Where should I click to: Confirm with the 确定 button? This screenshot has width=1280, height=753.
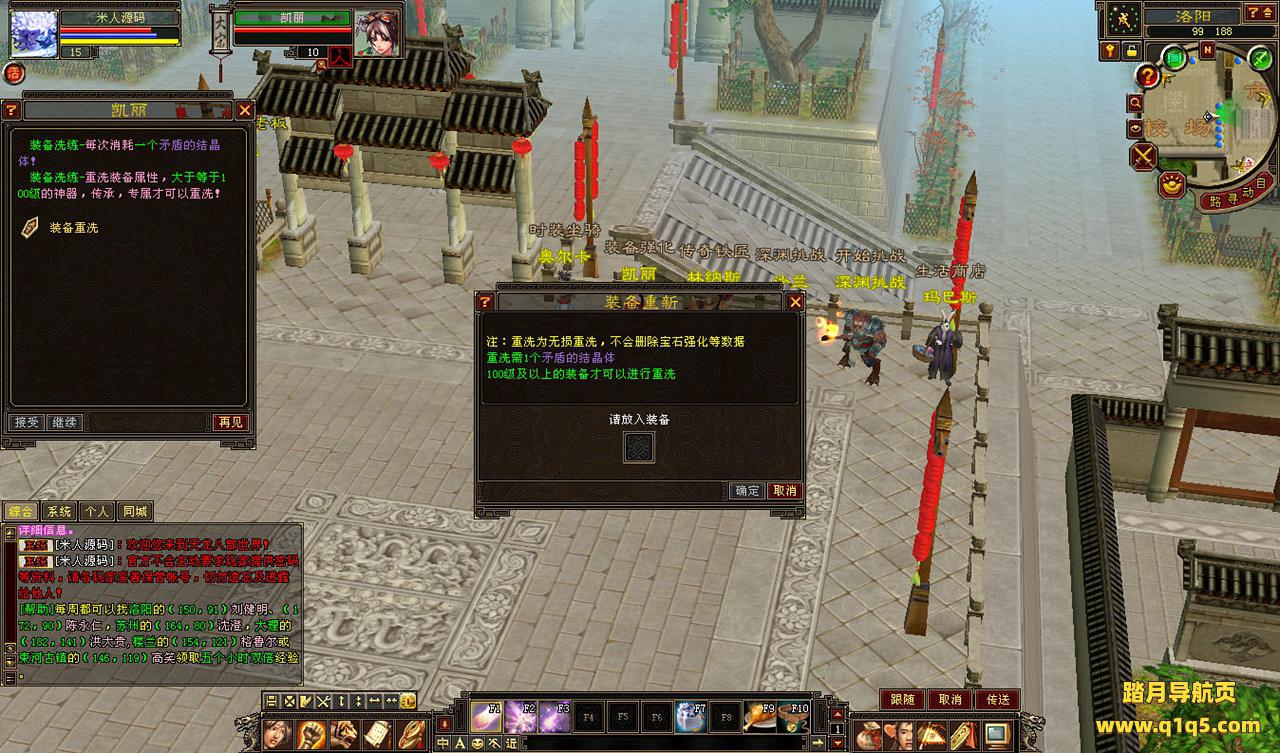pos(747,491)
